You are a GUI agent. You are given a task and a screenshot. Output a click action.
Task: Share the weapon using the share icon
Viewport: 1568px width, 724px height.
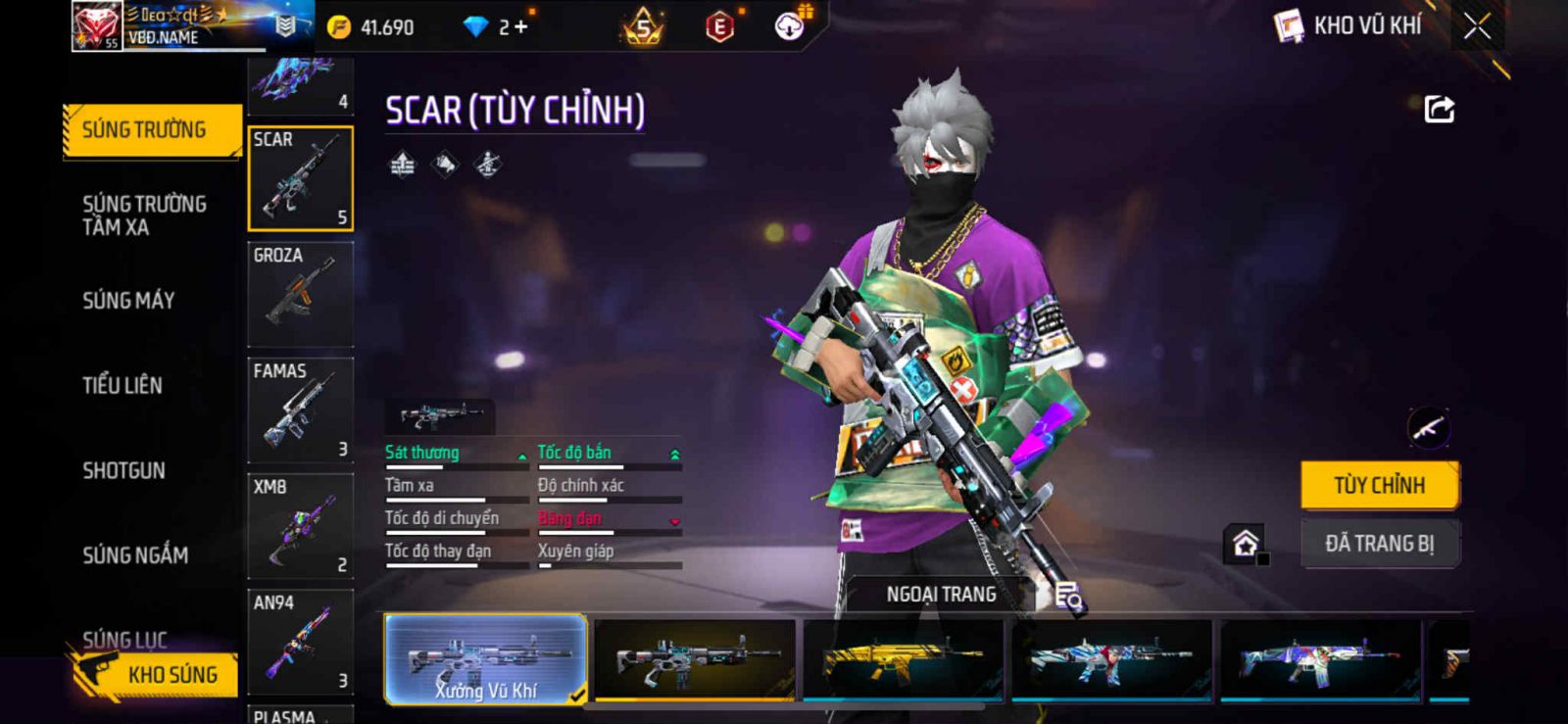tap(1439, 109)
